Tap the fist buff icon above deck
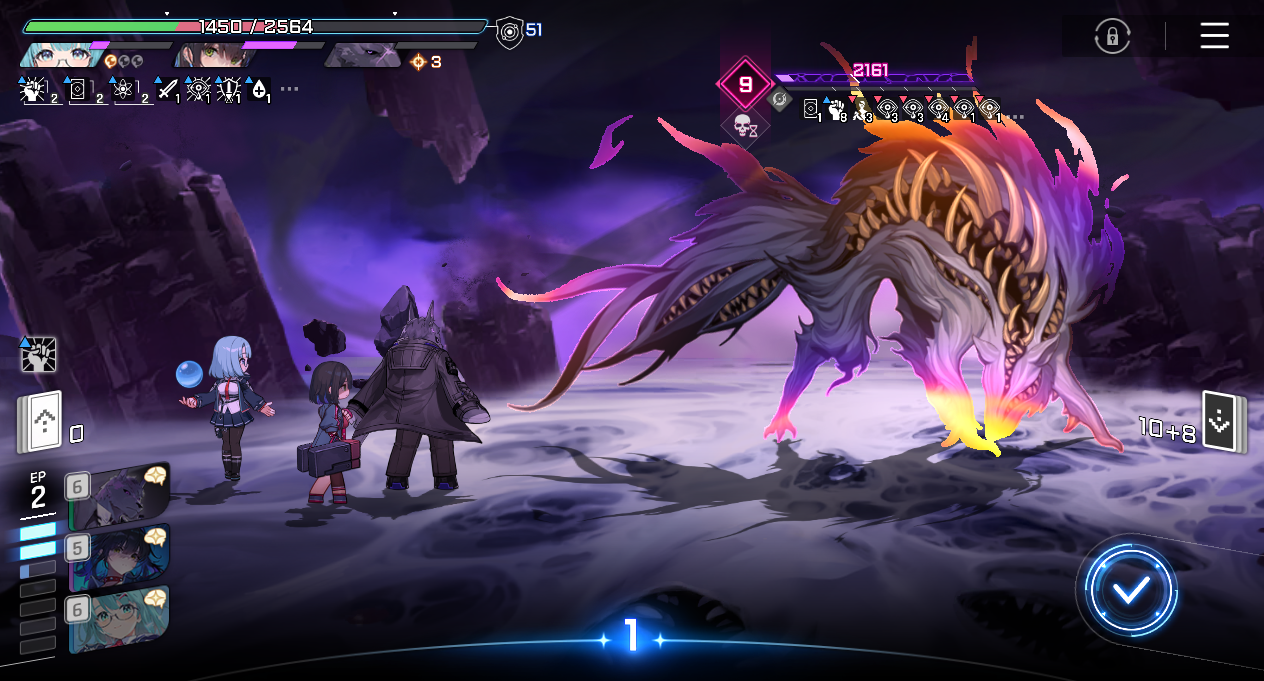 [x=38, y=354]
